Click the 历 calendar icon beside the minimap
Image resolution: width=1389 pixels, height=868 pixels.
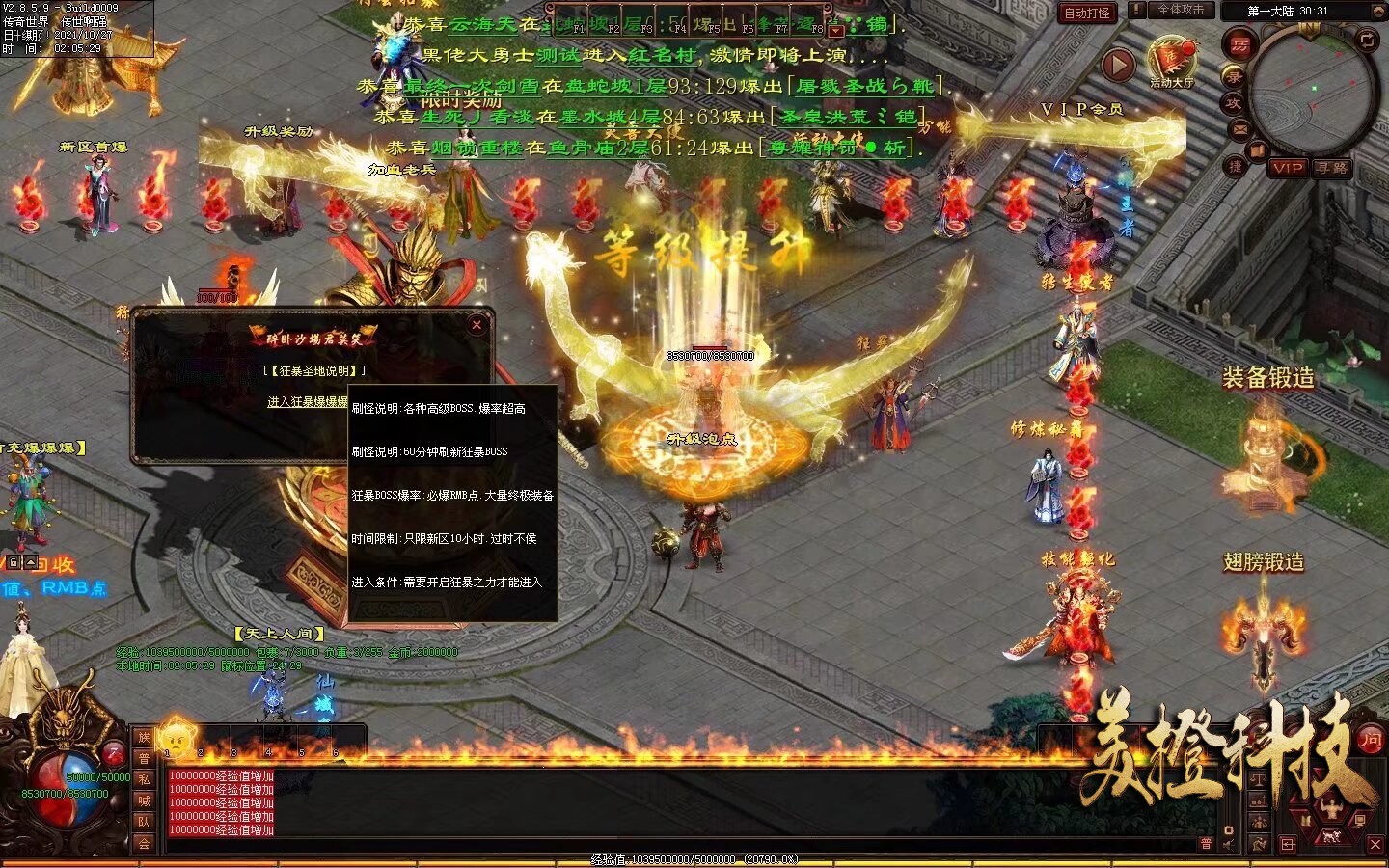point(1239,45)
